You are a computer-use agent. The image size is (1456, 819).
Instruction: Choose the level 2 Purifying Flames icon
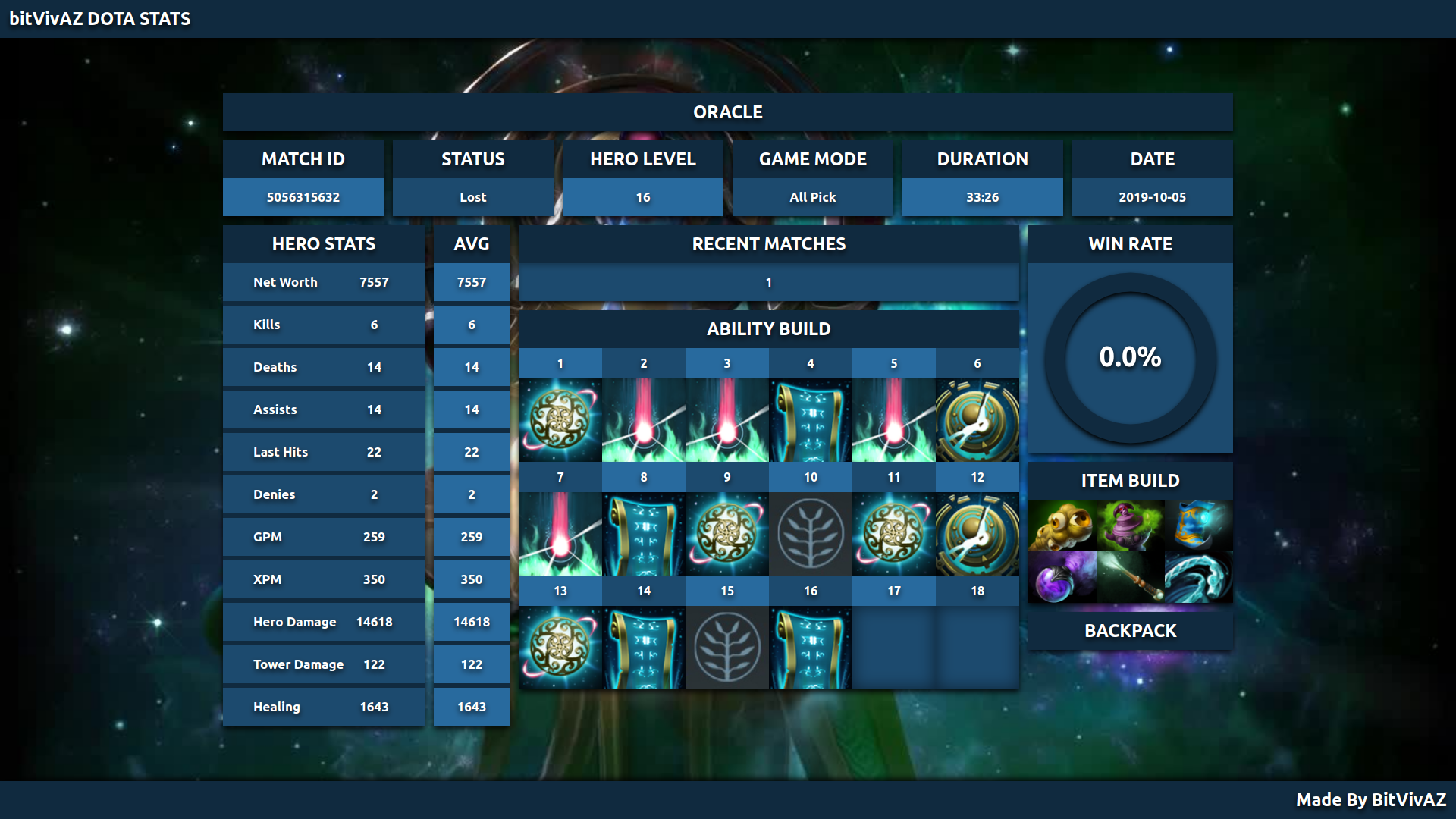coord(644,420)
